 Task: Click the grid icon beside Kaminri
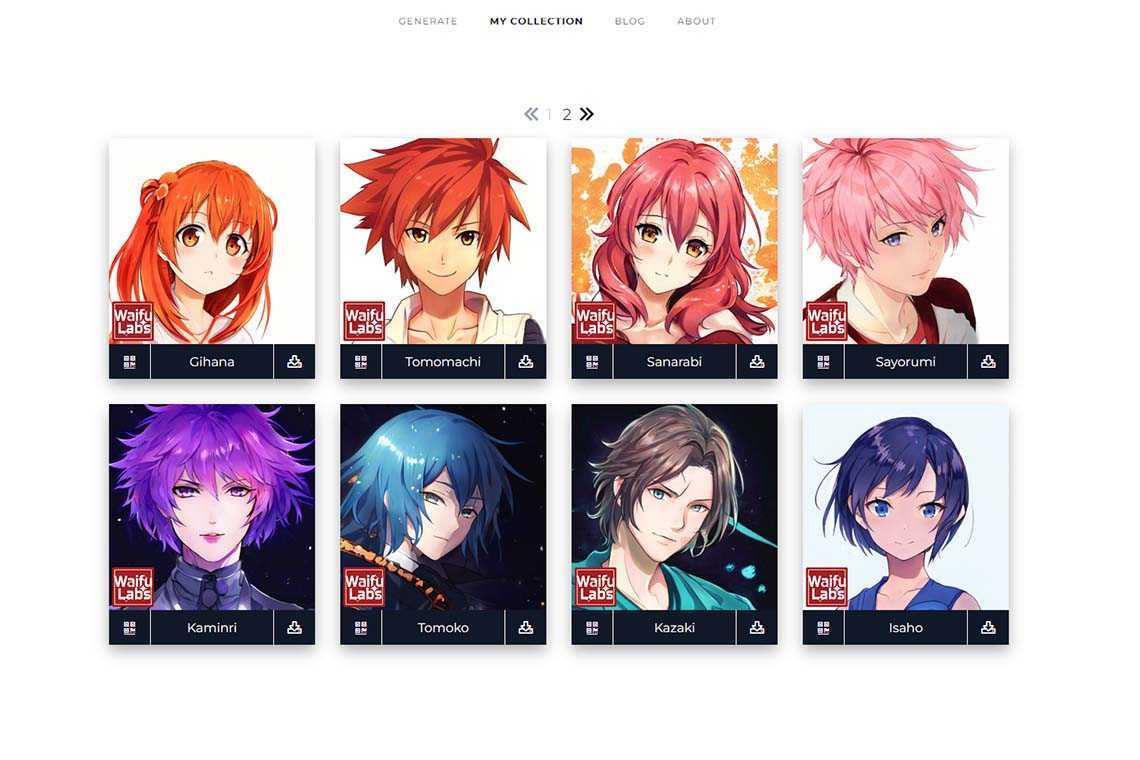130,628
